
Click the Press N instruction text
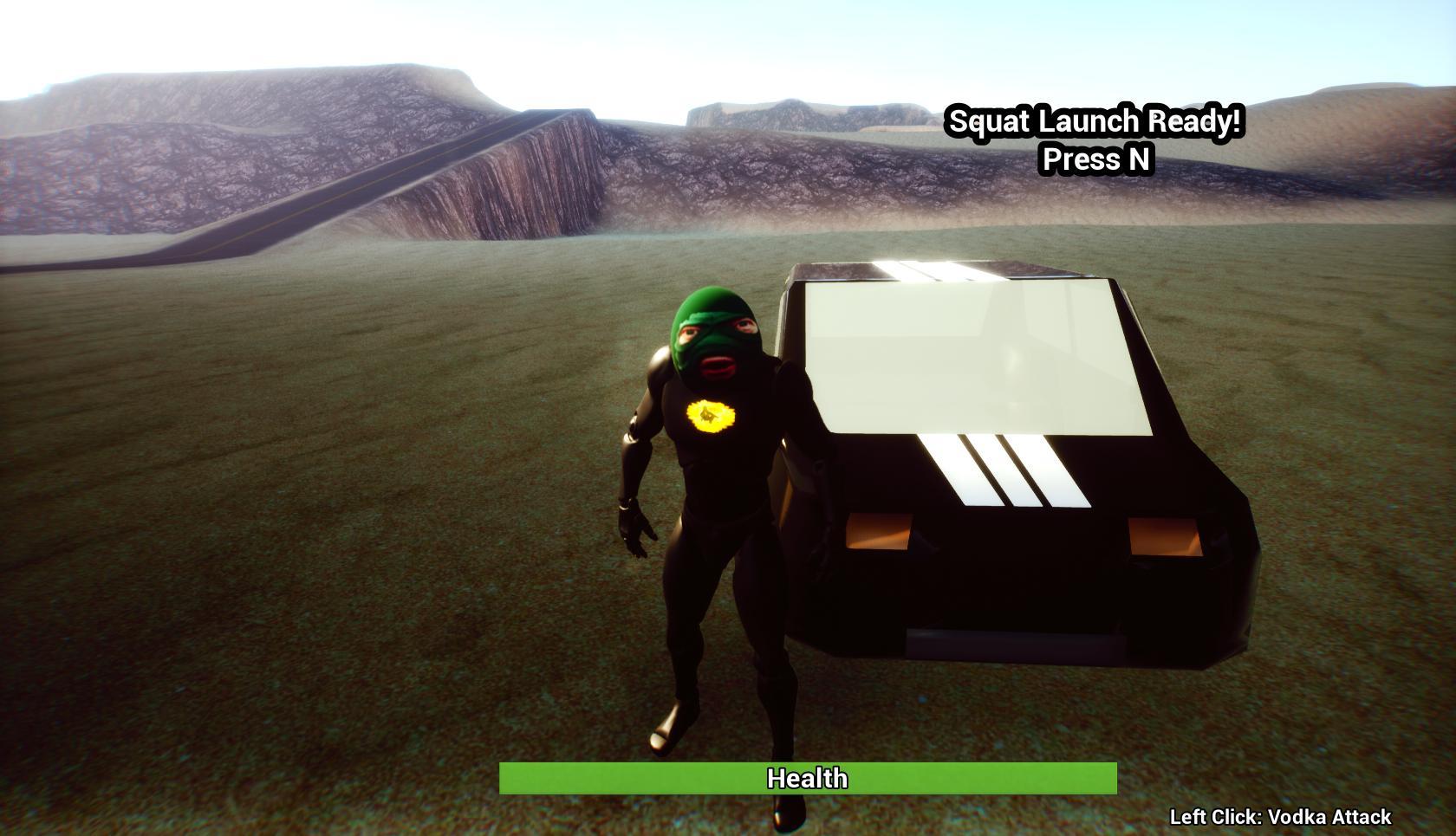click(1095, 159)
